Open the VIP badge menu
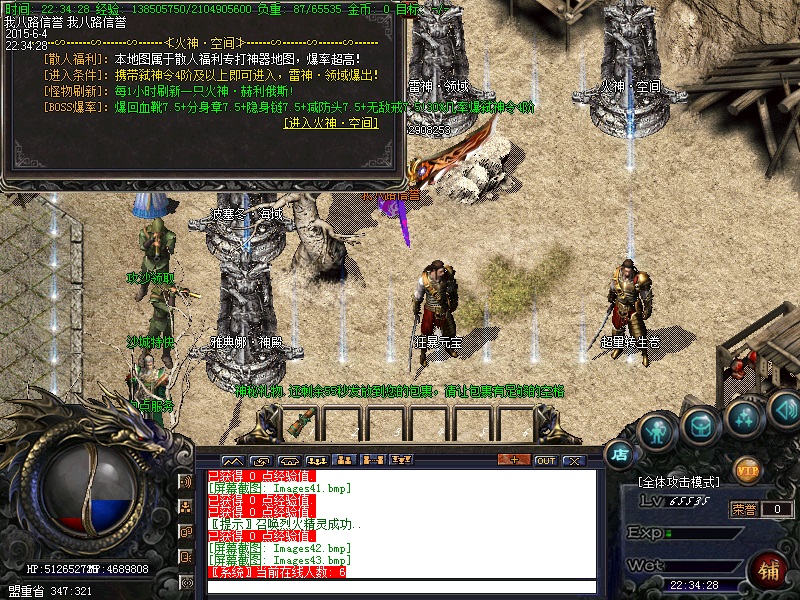800x600 pixels. 747,469
